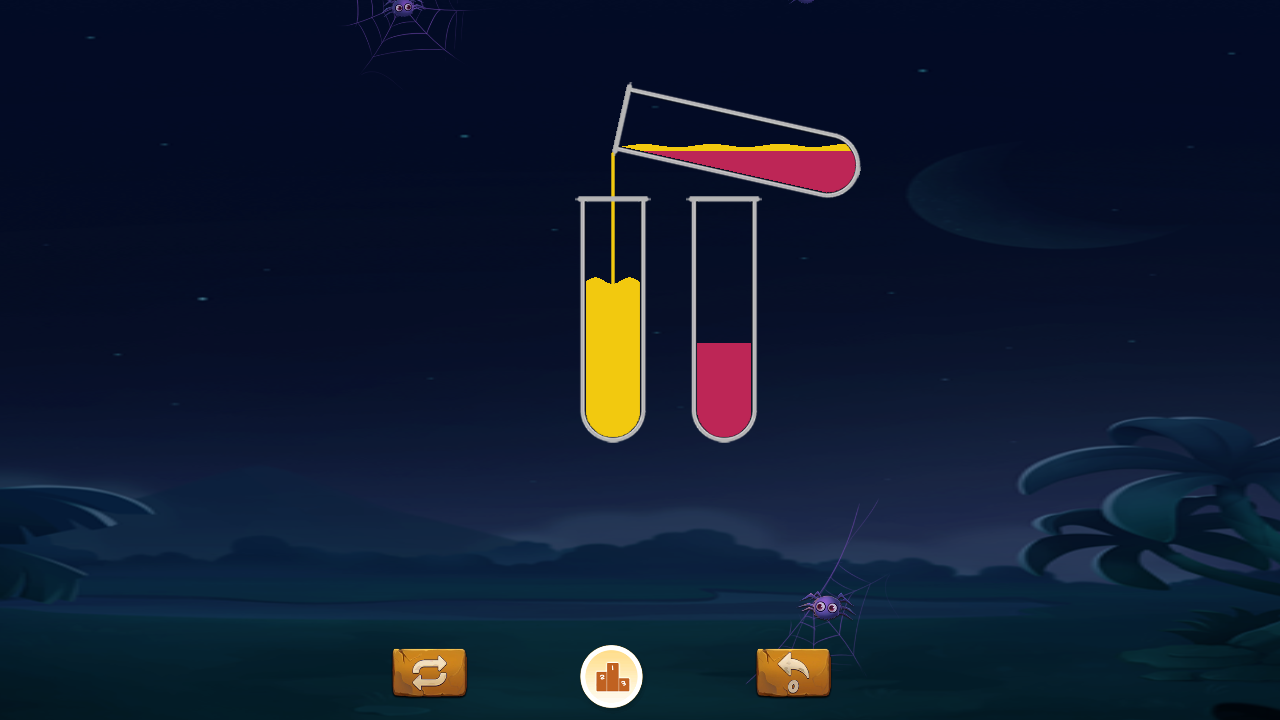Image resolution: width=1280 pixels, height=720 pixels.
Task: Select the podium rankings icon in the white circle
Action: pyautogui.click(x=611, y=674)
